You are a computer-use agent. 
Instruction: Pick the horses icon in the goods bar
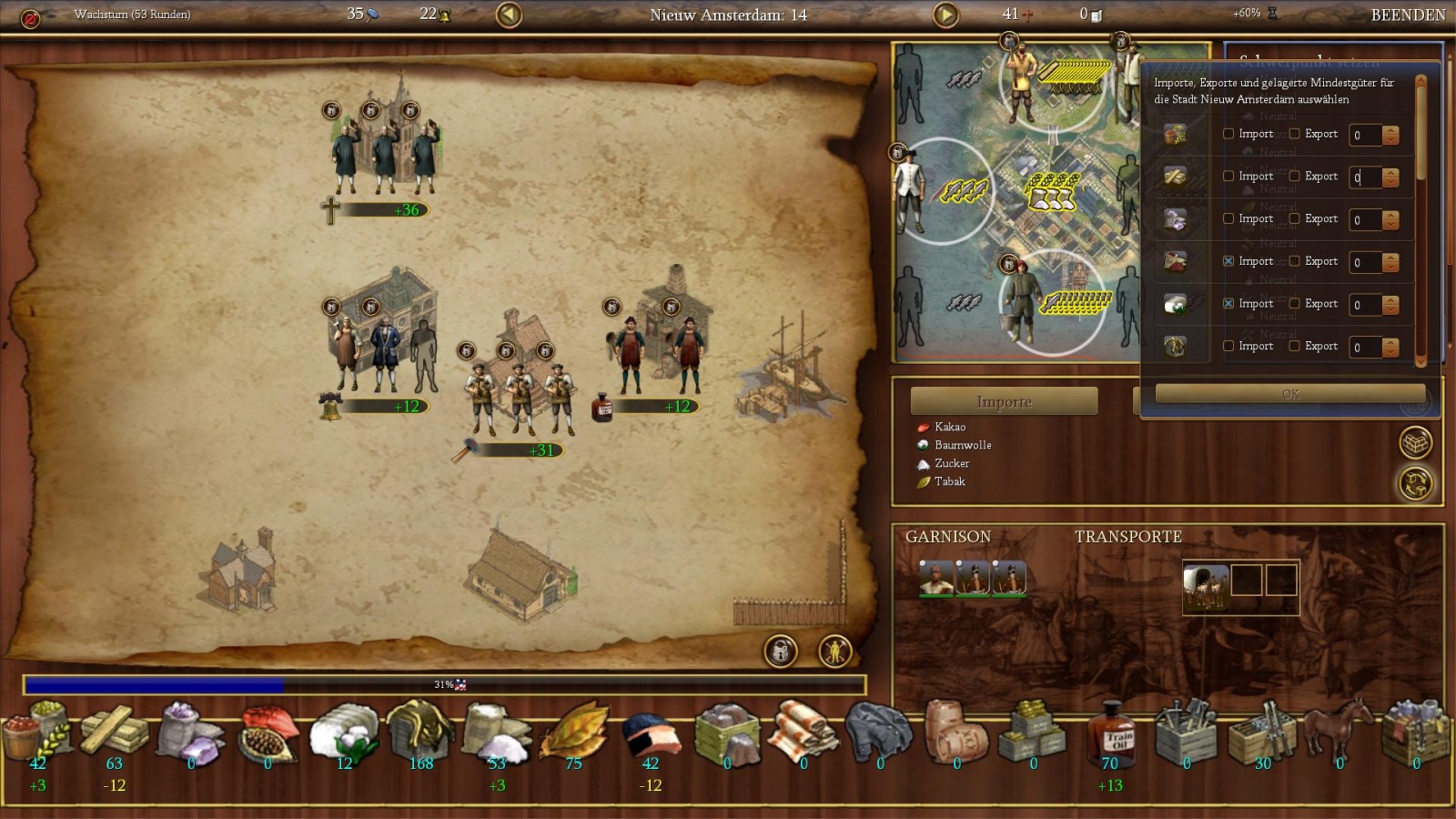click(x=1339, y=733)
